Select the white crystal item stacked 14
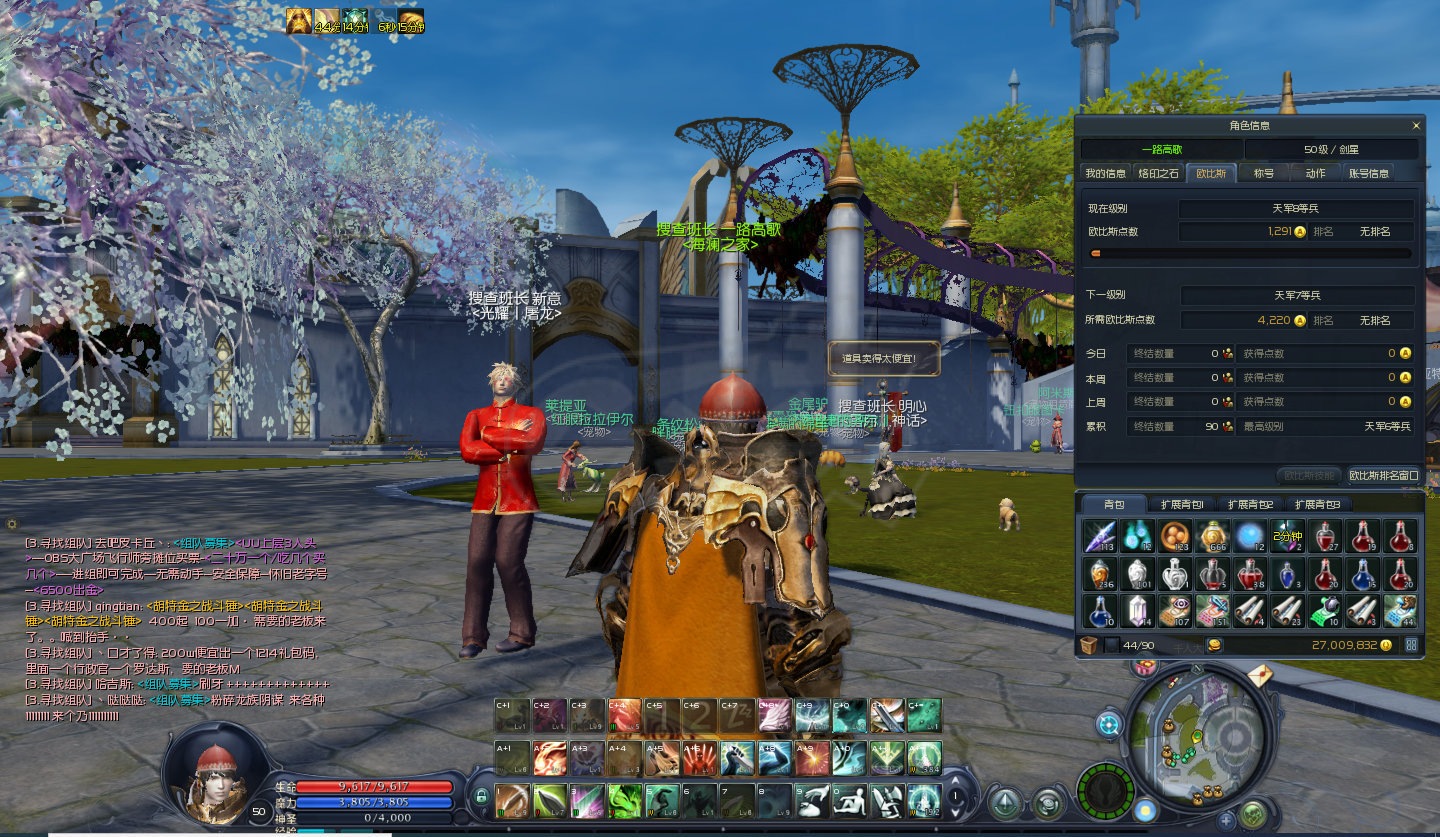1440x837 pixels. coord(1136,610)
